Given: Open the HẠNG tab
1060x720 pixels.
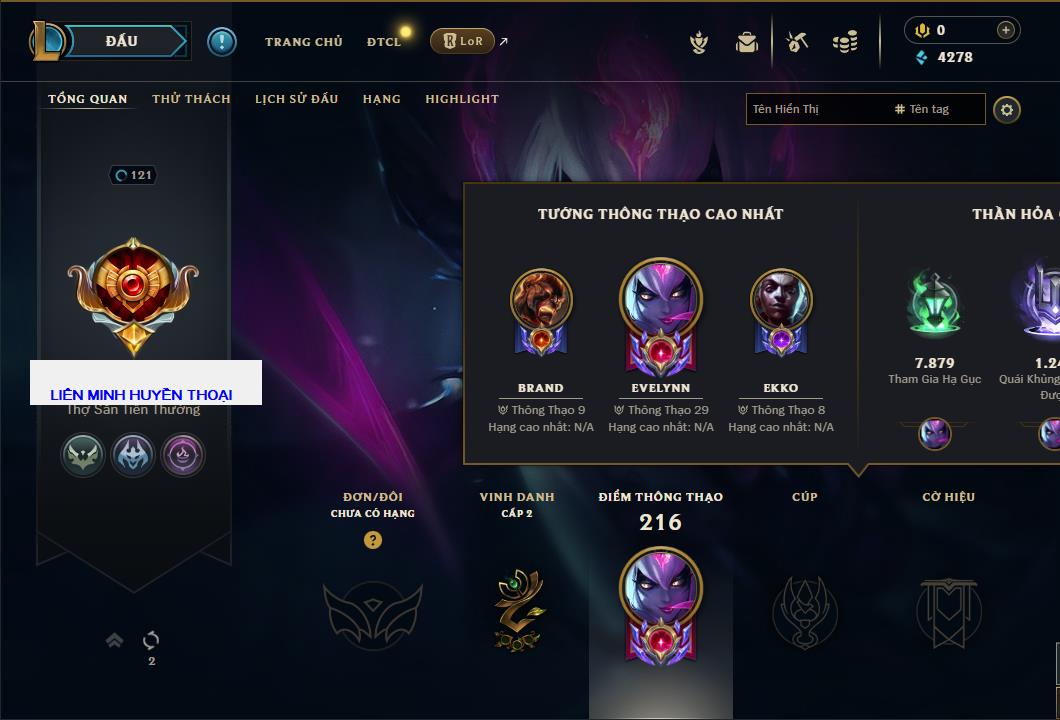Looking at the screenshot, I should click(x=381, y=99).
